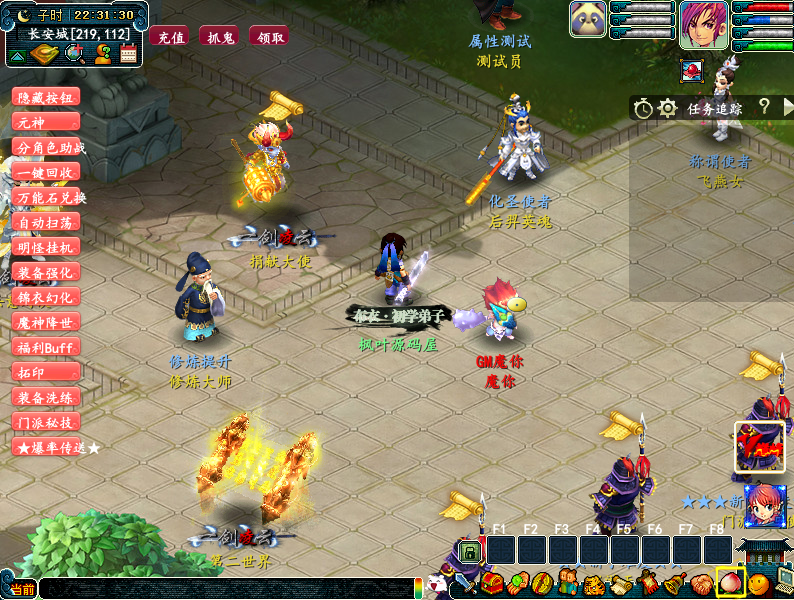
Task: Open the calendar icon under the clock
Action: 128,54
